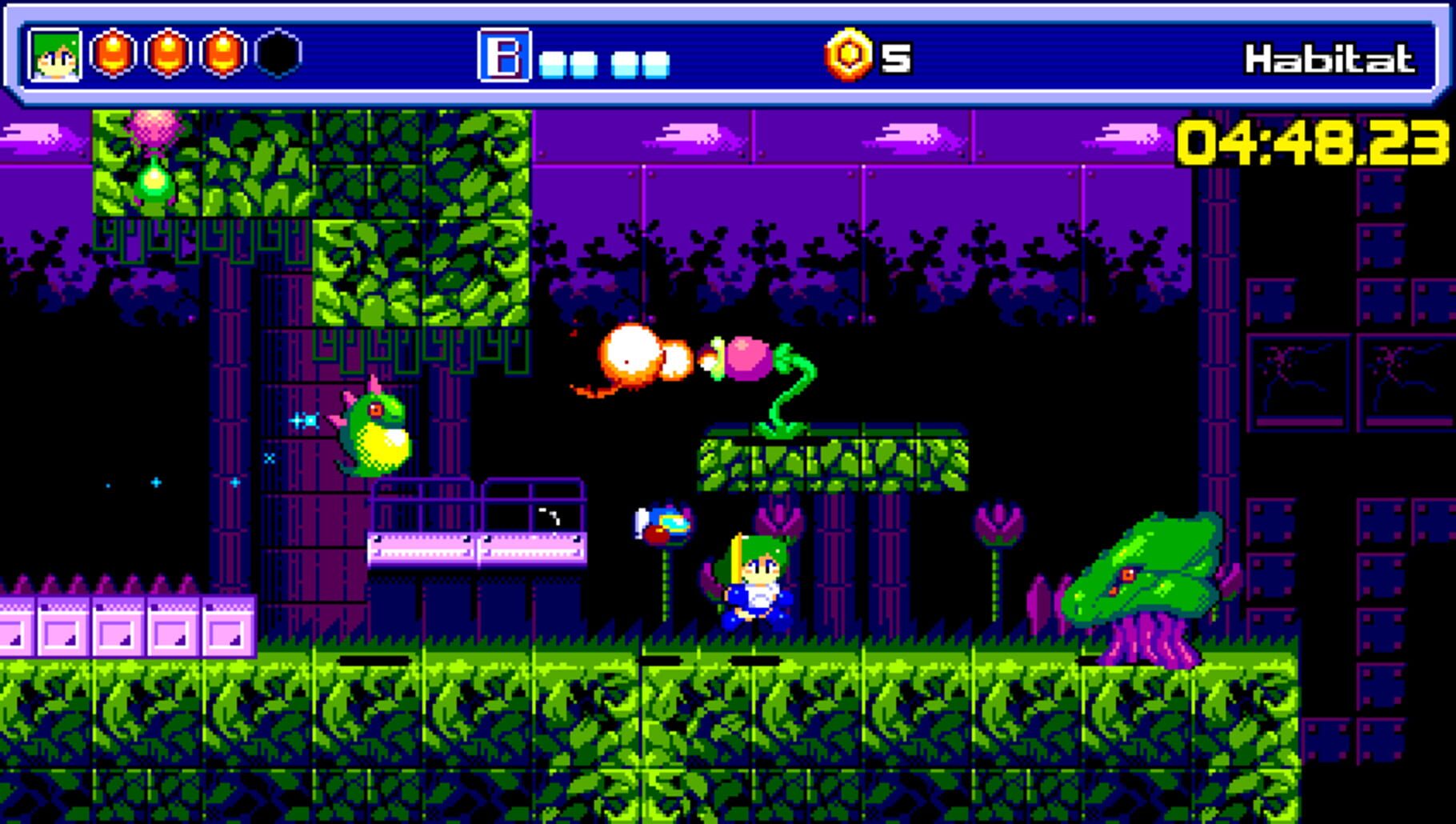Viewport: 1456px width, 824px height.
Task: Click the blue 'B' weapon icon
Action: pos(504,54)
